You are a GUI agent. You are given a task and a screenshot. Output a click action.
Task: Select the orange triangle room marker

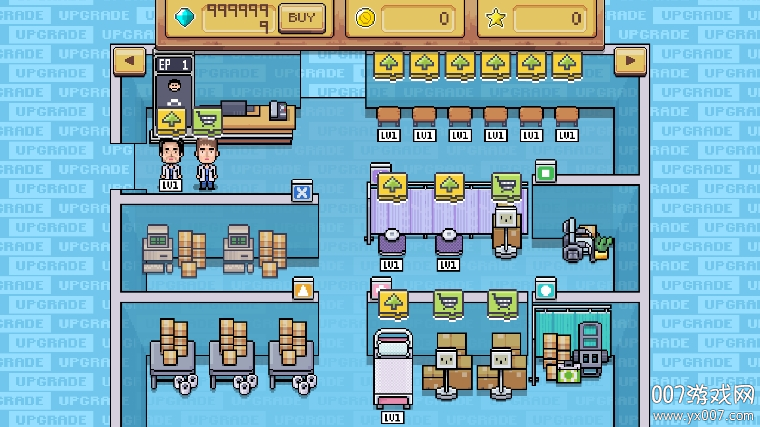301,290
